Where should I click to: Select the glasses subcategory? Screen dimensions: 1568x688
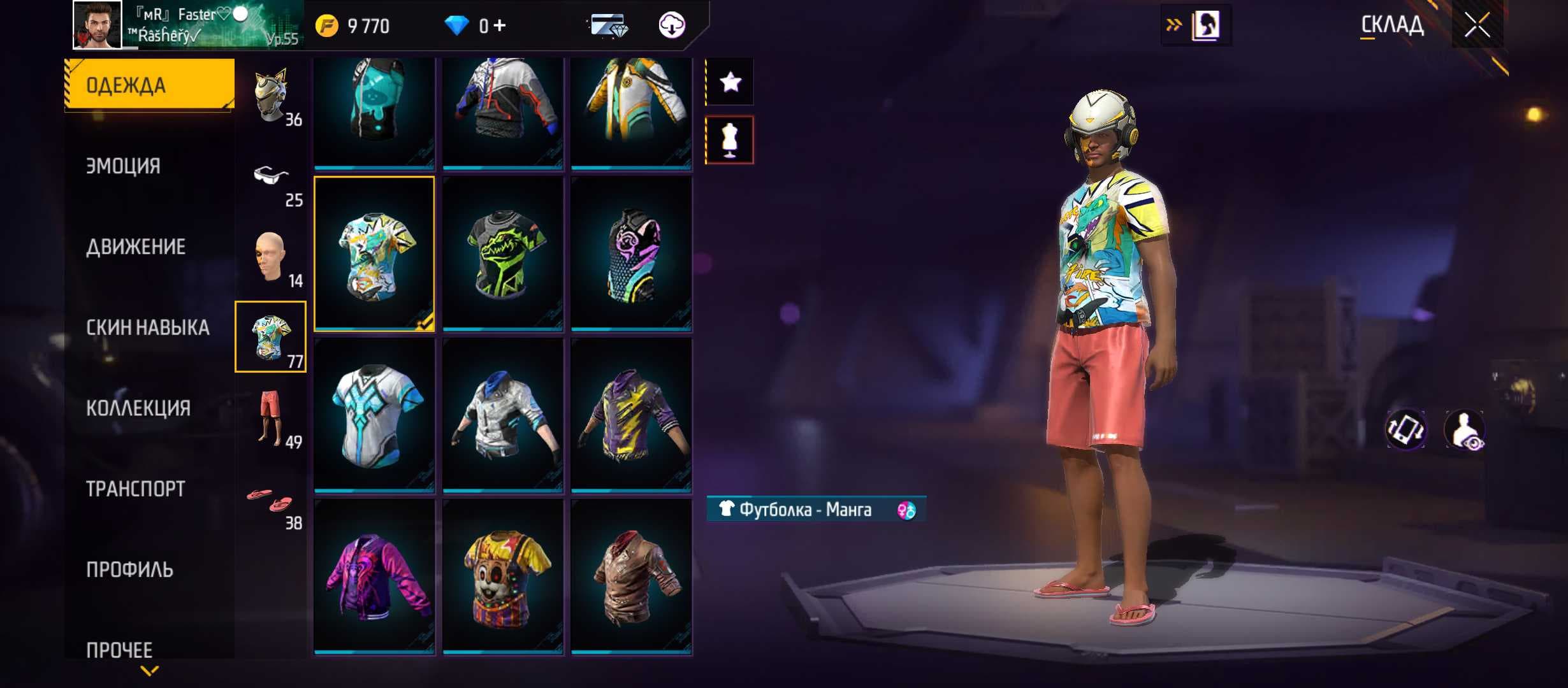click(272, 178)
